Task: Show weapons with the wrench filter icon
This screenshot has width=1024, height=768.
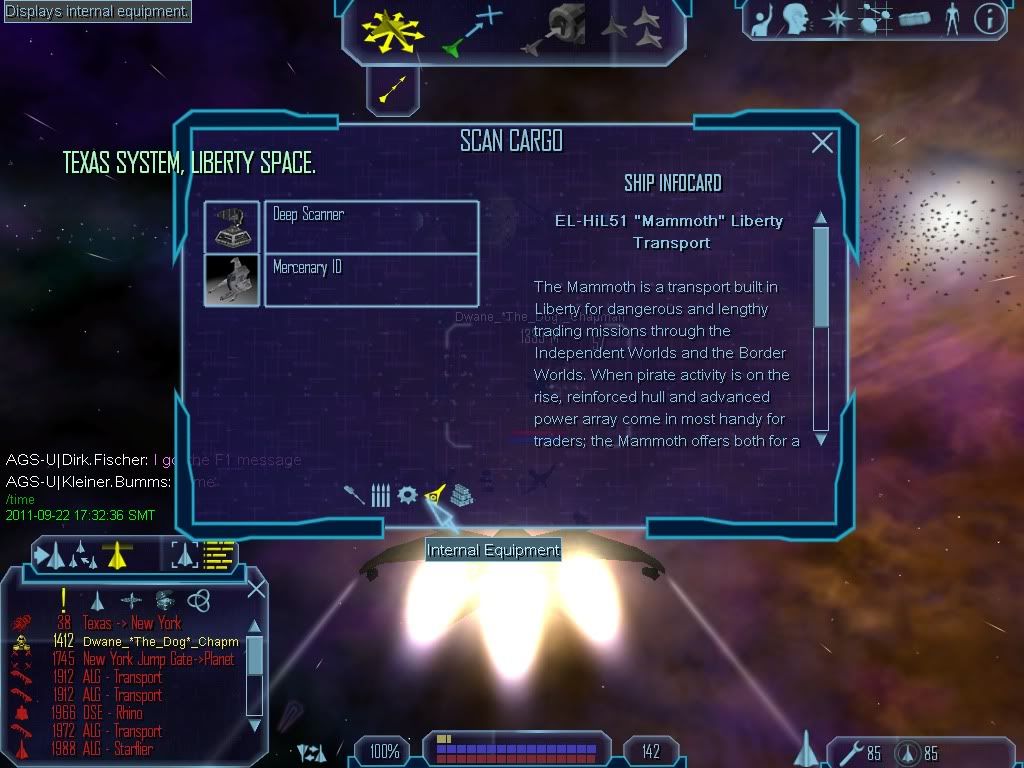Action: (353, 495)
